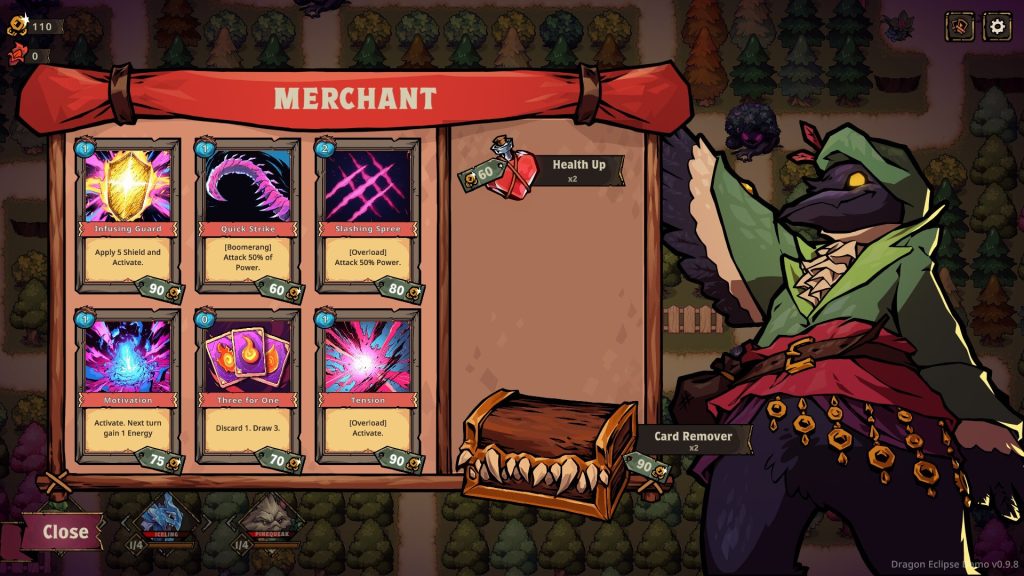Purchase the Quick Strike card
The height and width of the screenshot is (576, 1024).
247,212
